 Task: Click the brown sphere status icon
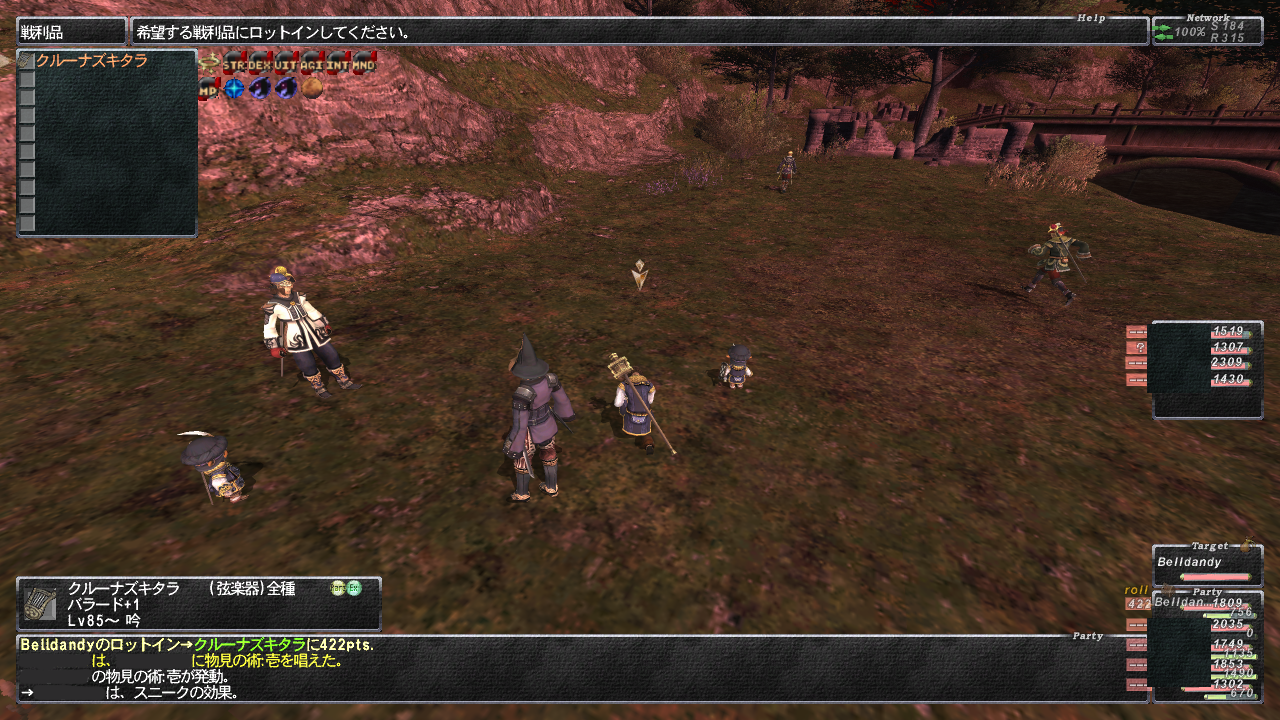(313, 89)
